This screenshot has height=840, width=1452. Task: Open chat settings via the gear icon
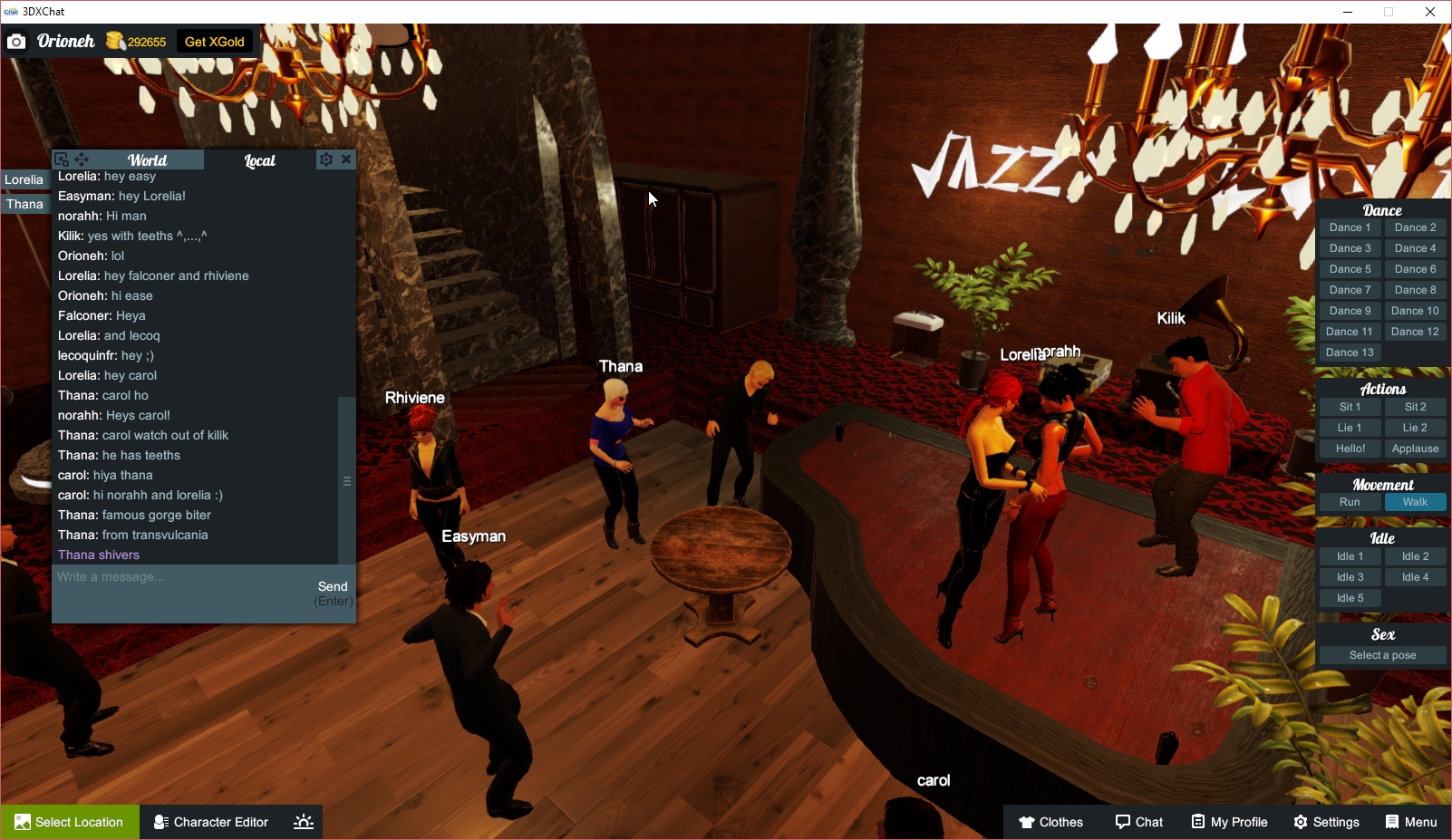pos(325,159)
